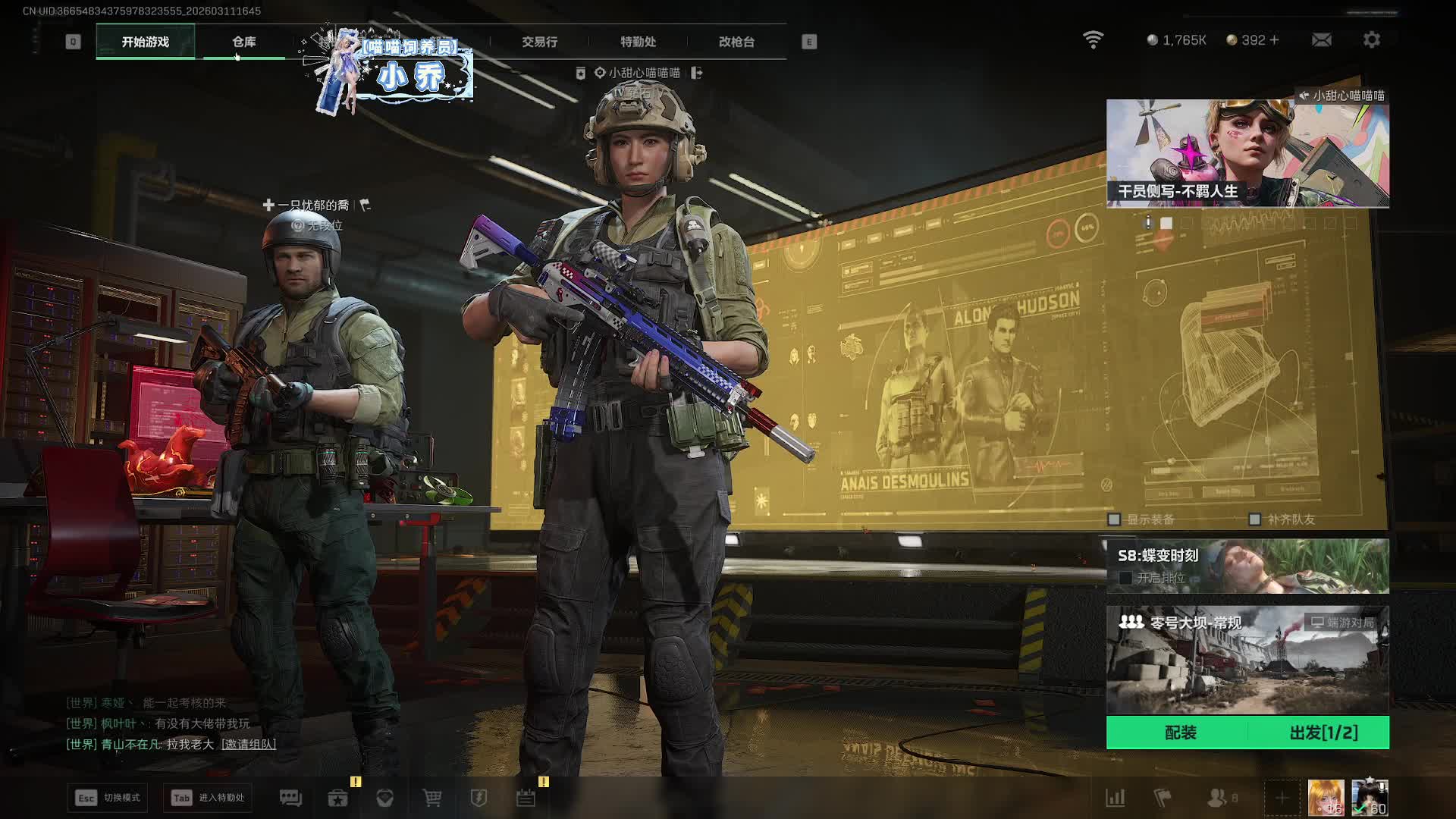
Task: Click the 出发 deploy button
Action: [x=1323, y=733]
